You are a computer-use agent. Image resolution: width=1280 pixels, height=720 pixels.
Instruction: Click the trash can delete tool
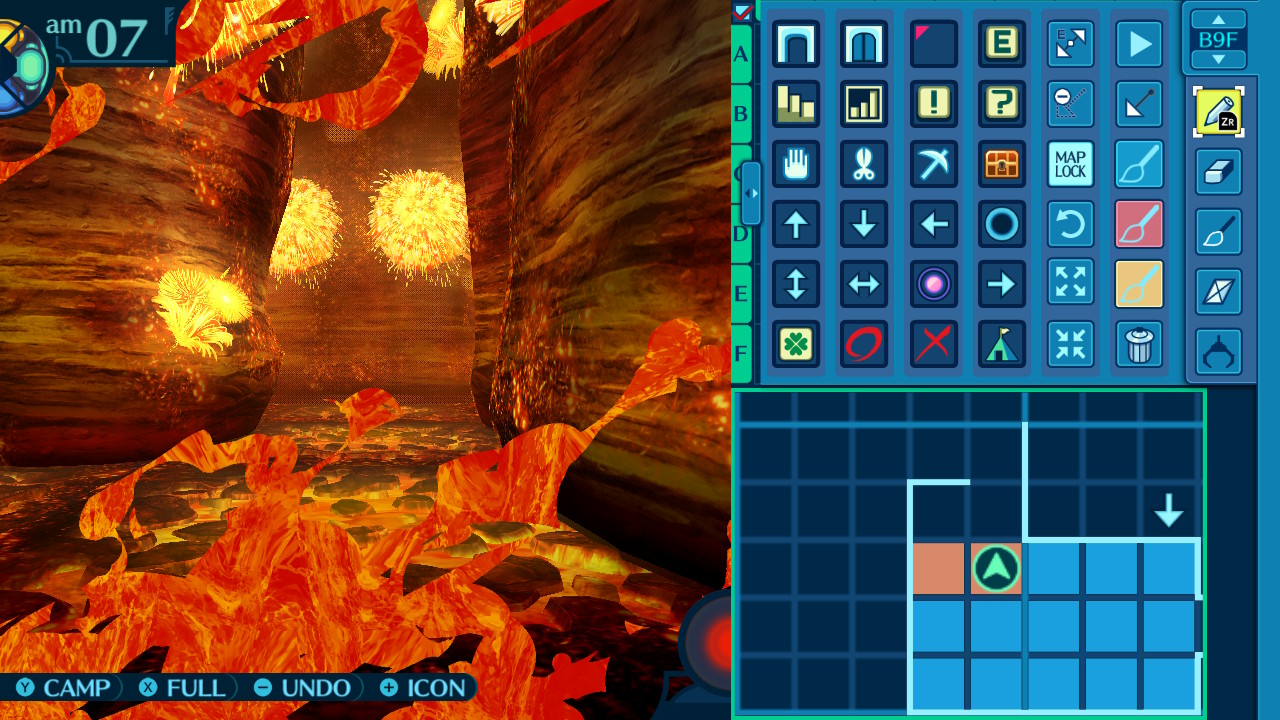point(1139,344)
